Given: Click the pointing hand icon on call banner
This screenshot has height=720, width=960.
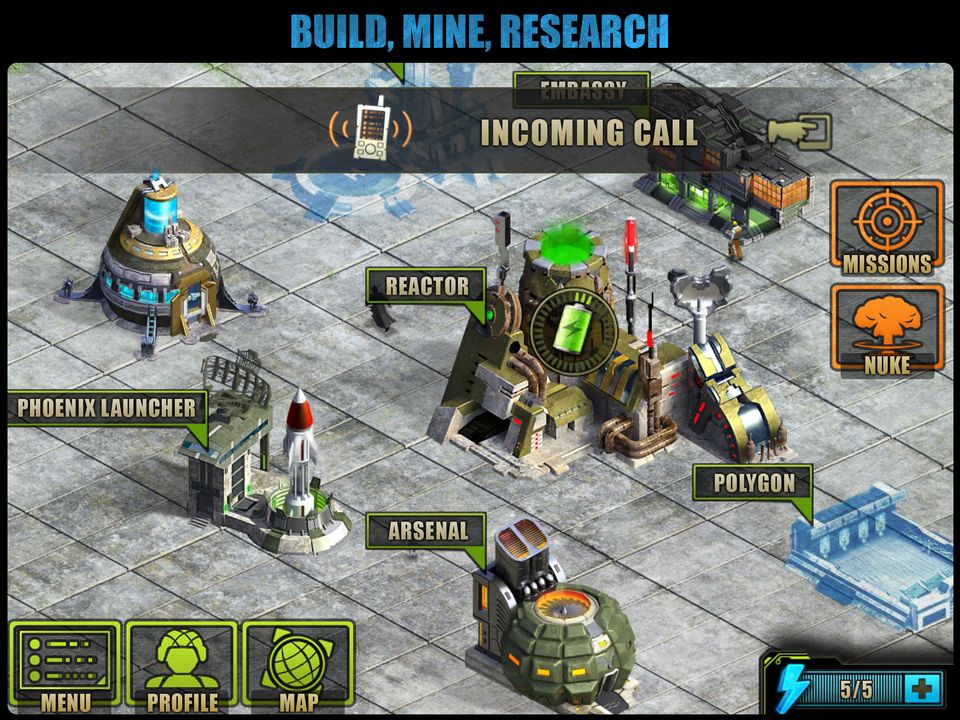Looking at the screenshot, I should click(800, 131).
